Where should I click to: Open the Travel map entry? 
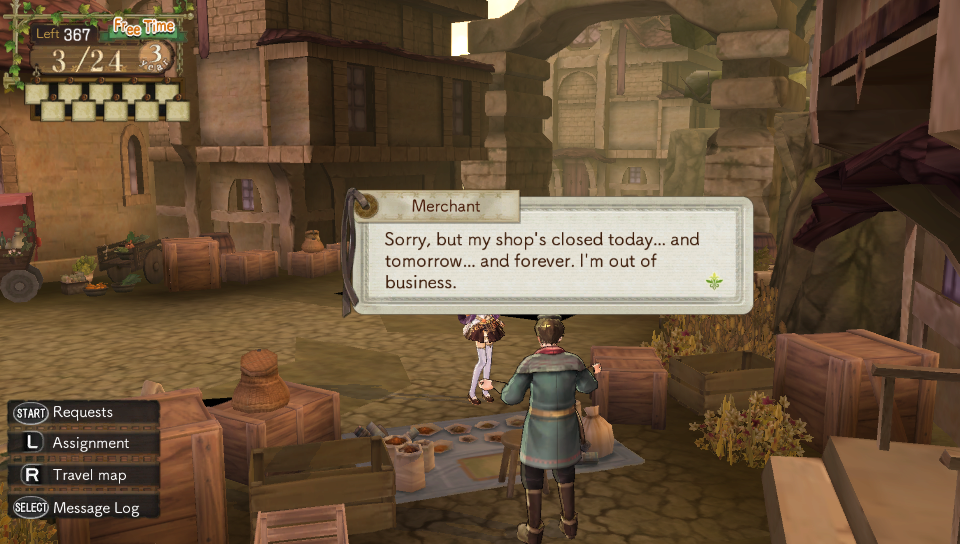(x=89, y=475)
